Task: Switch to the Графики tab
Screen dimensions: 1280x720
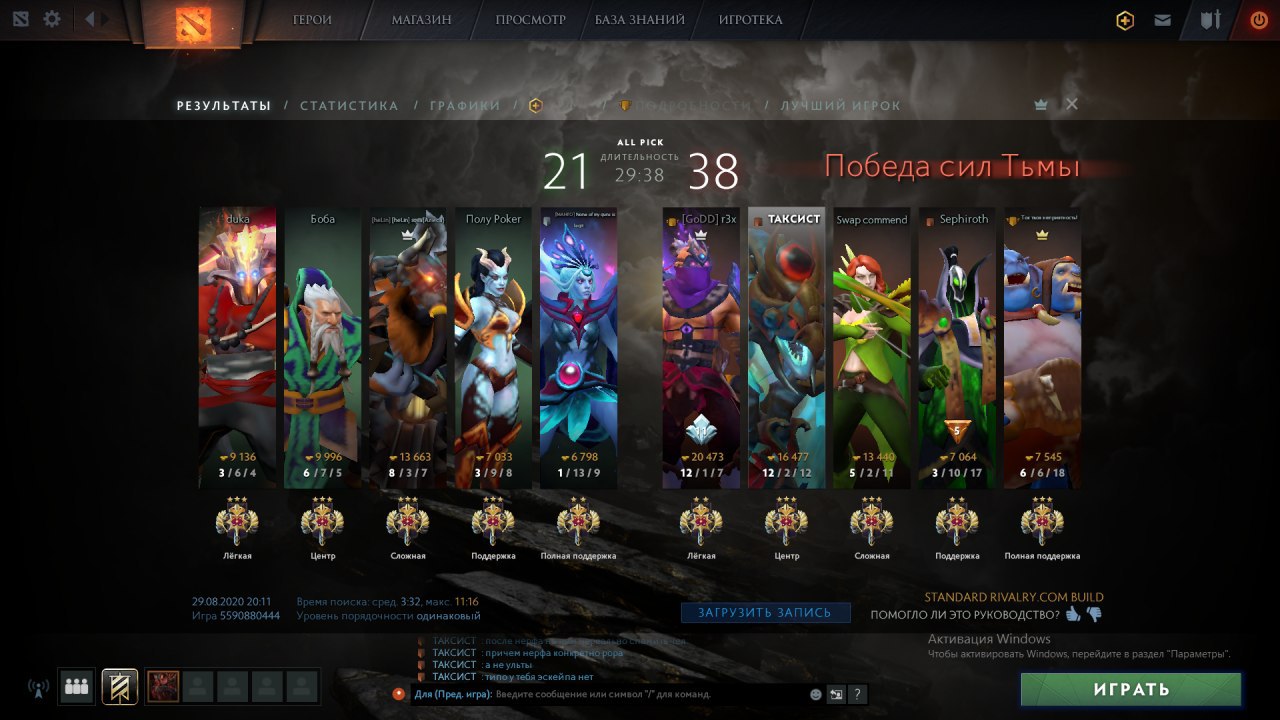Action: pyautogui.click(x=465, y=106)
